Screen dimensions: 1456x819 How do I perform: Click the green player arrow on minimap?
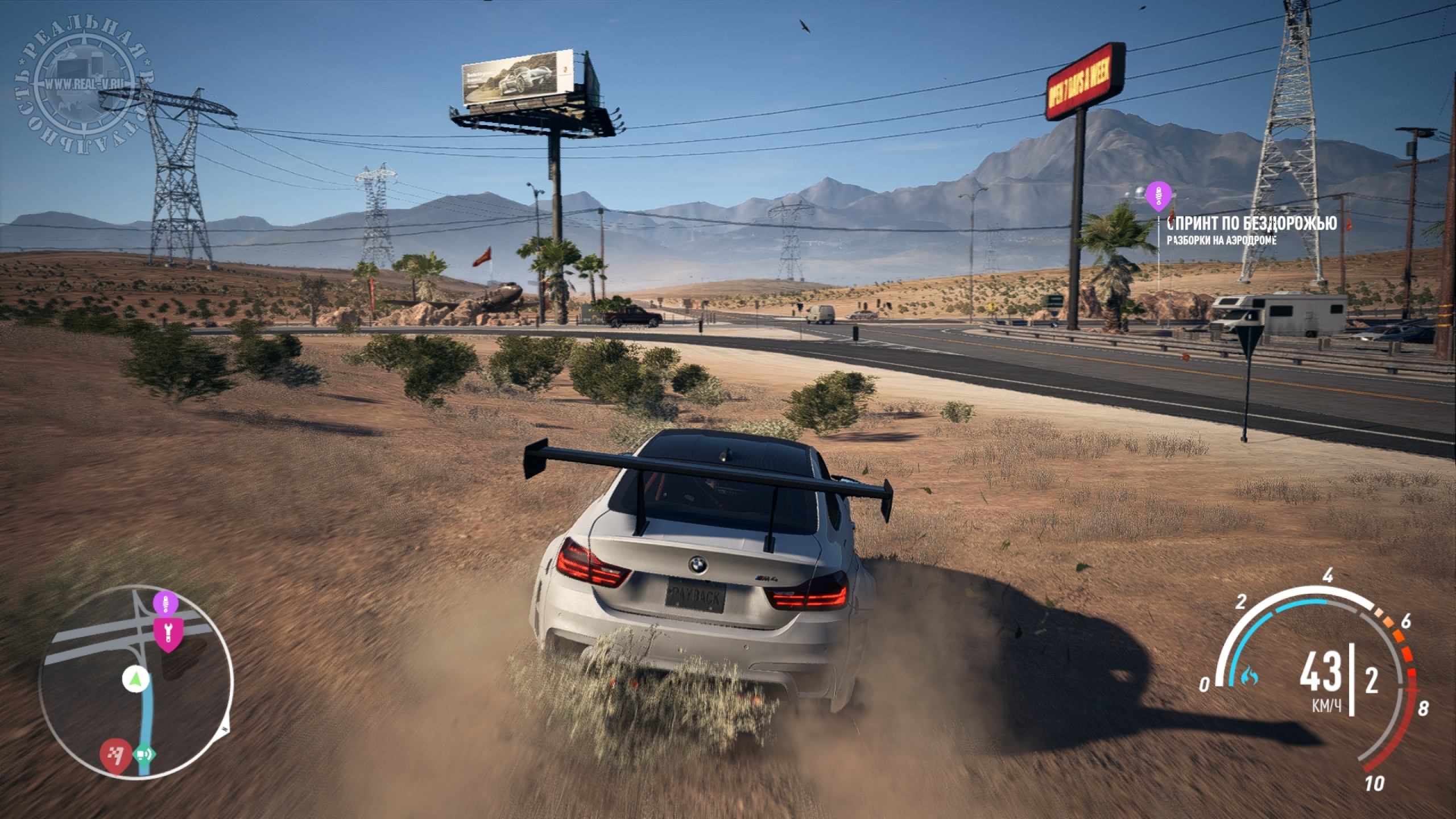pyautogui.click(x=135, y=678)
